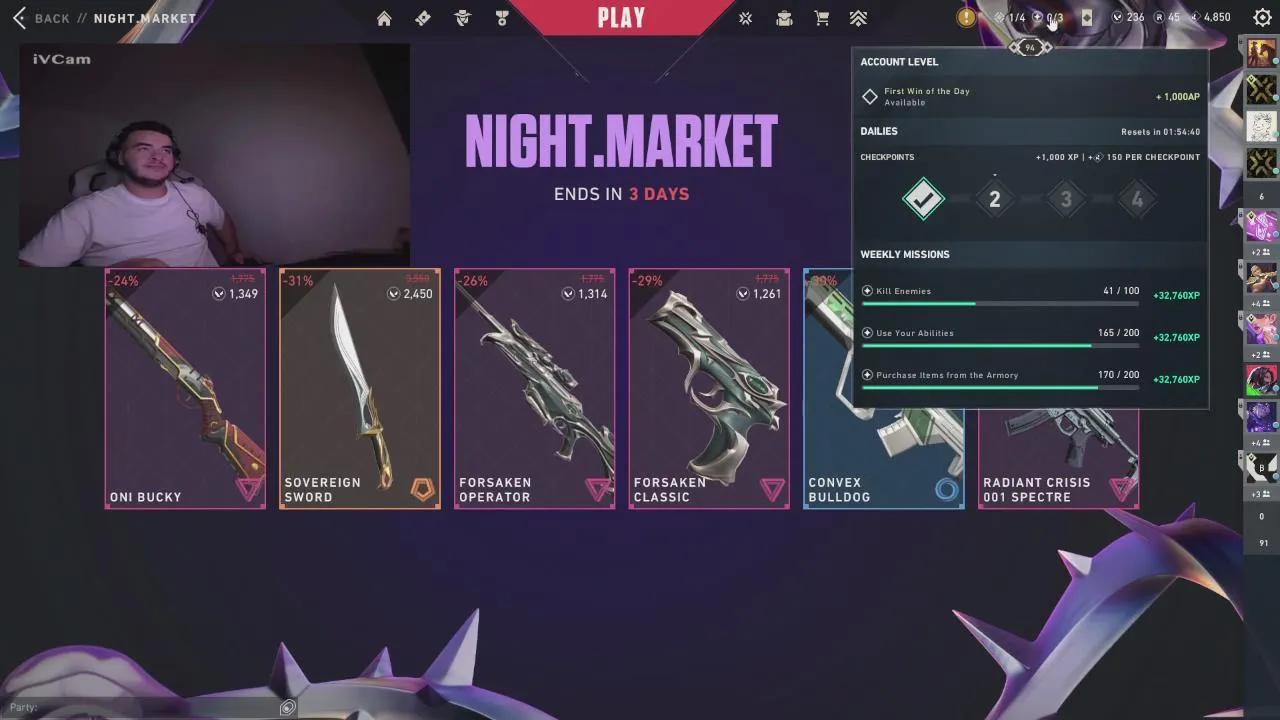
Task: View your Career stats via the medal icon
Action: tap(501, 17)
